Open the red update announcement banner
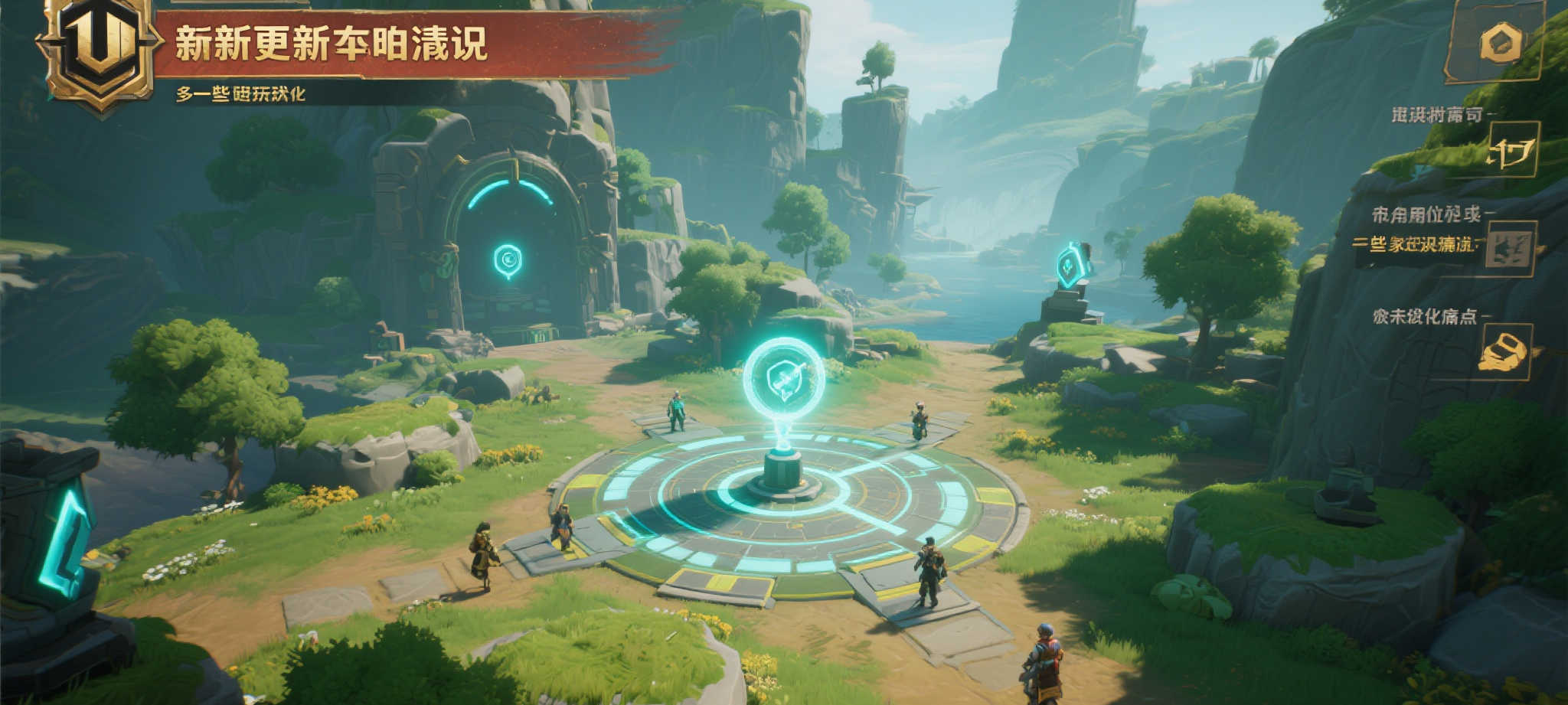 point(413,44)
